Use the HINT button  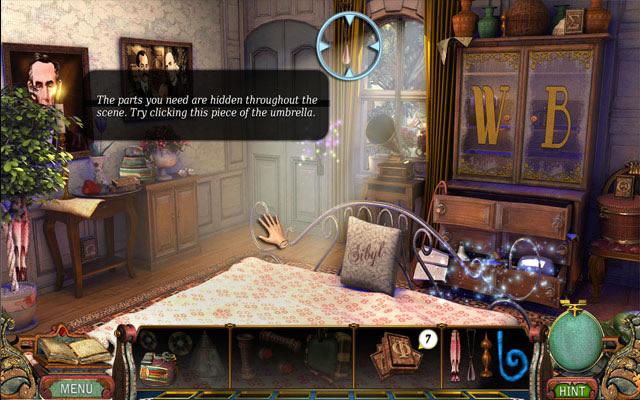[570, 388]
